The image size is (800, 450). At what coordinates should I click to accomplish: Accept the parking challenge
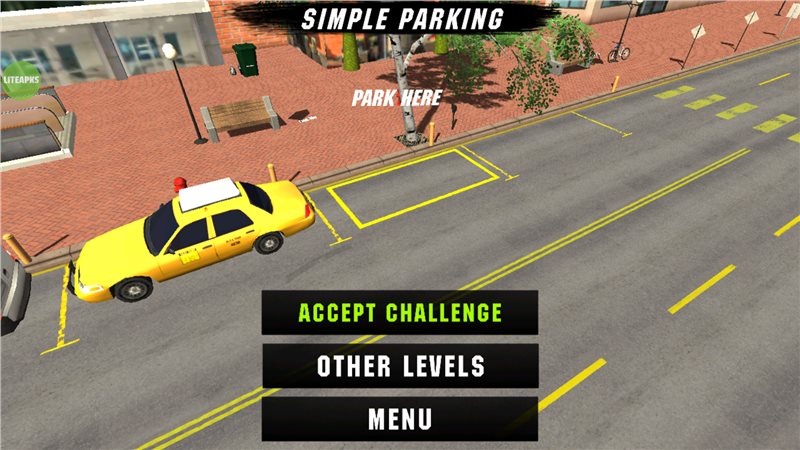tap(400, 313)
